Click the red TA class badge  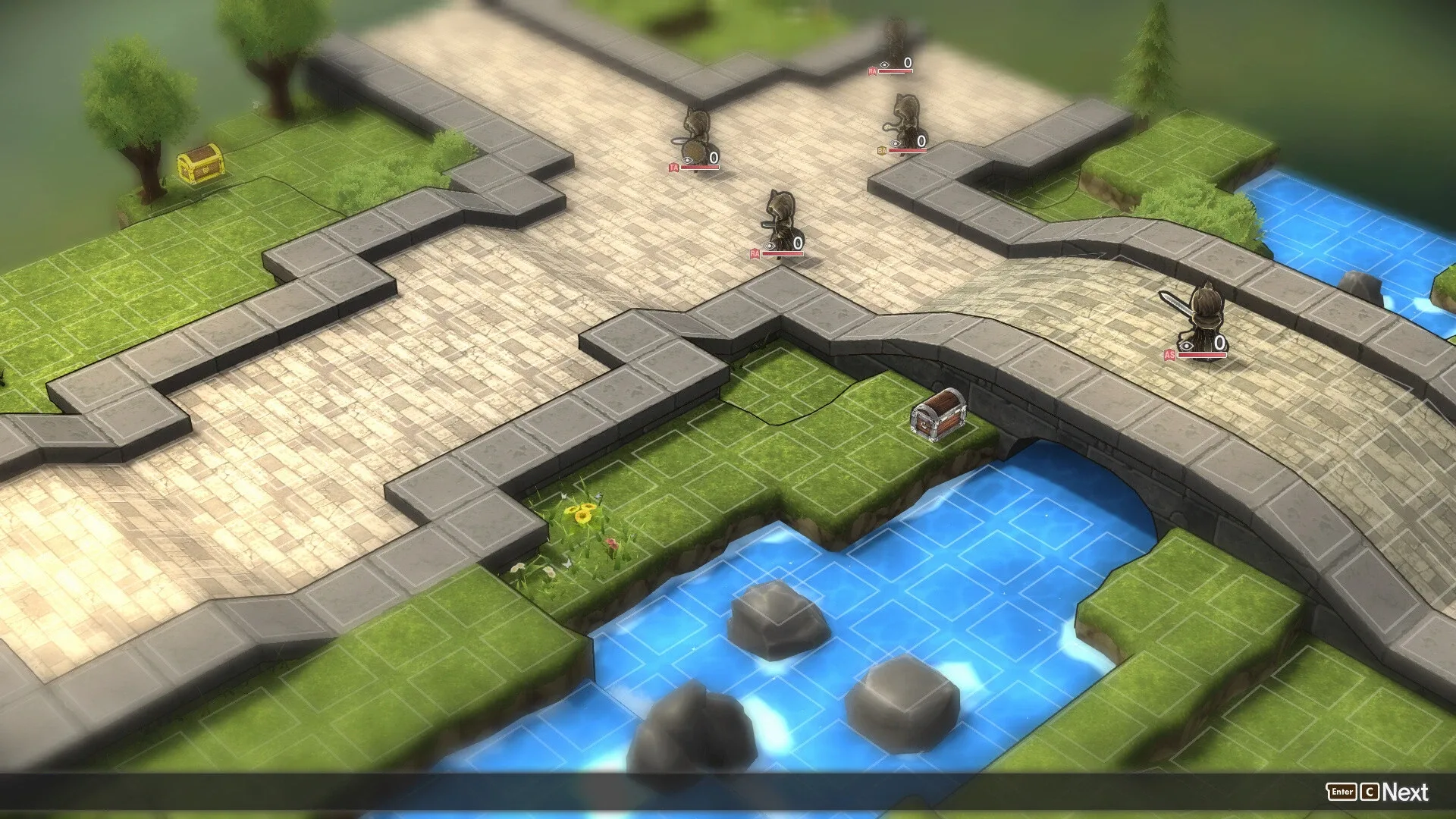(x=675, y=167)
